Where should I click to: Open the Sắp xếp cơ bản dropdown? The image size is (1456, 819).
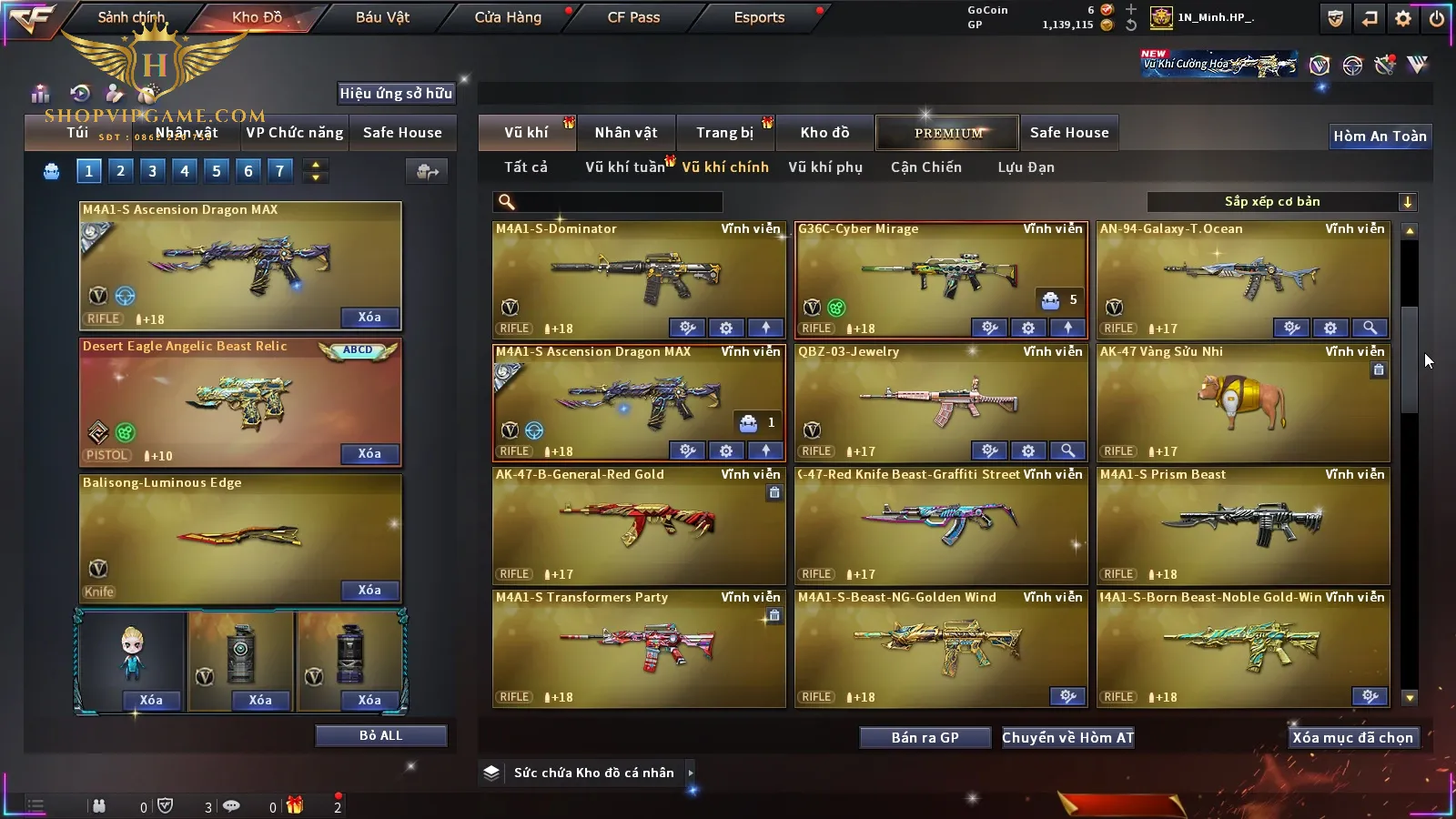click(x=1281, y=202)
